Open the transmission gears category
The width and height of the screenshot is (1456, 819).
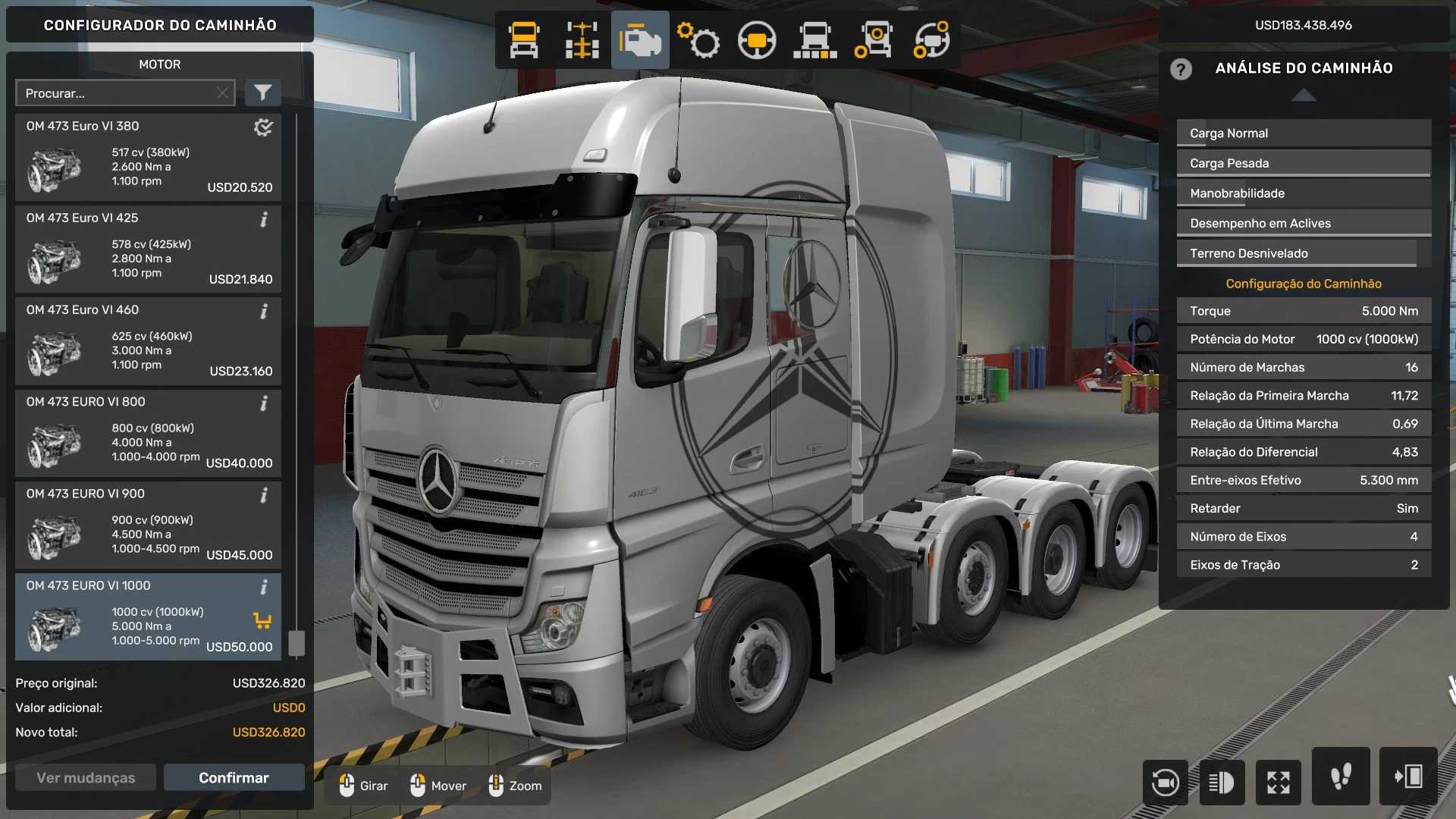[x=698, y=40]
